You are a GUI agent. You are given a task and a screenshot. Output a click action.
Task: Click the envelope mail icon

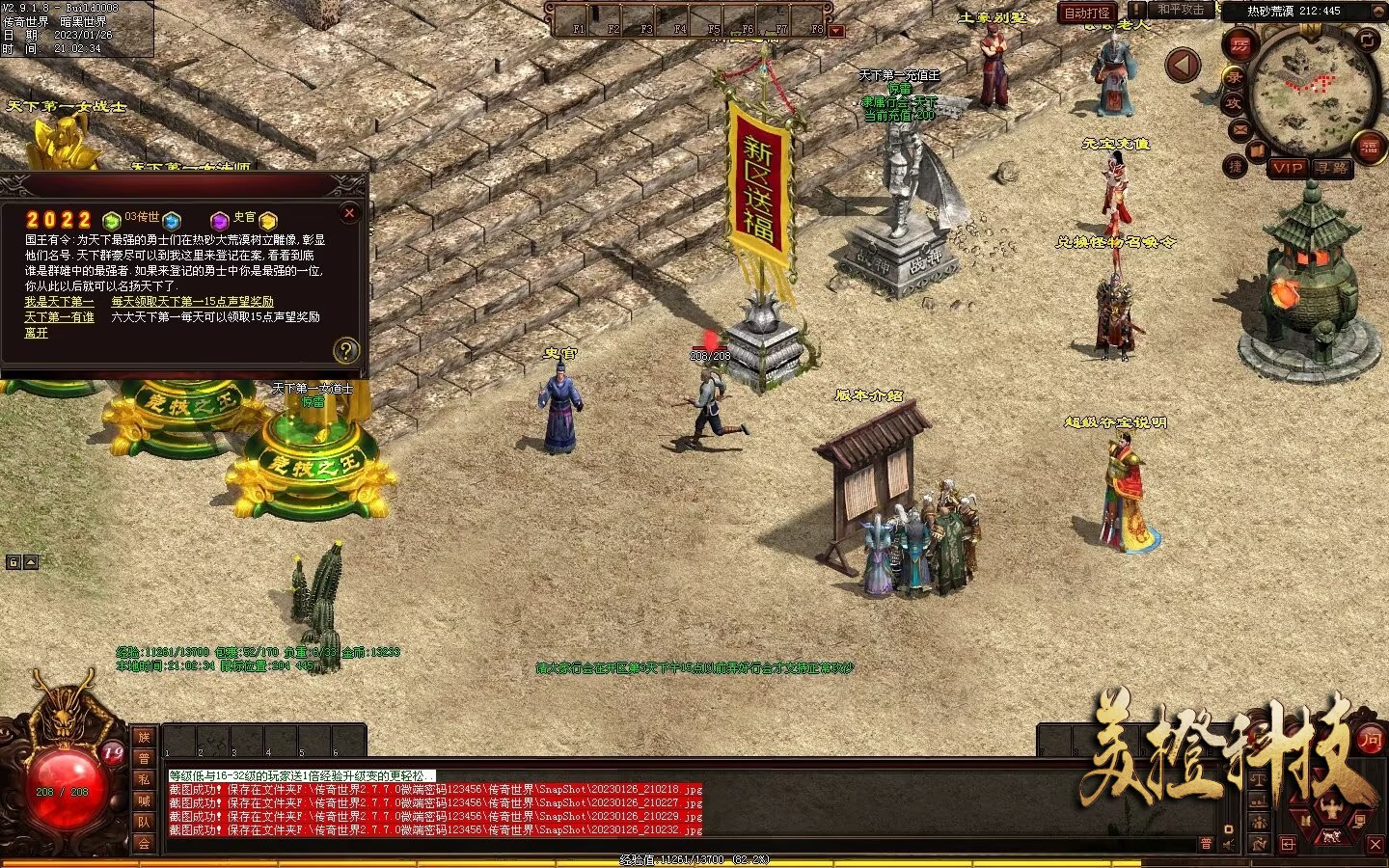(x=1239, y=128)
